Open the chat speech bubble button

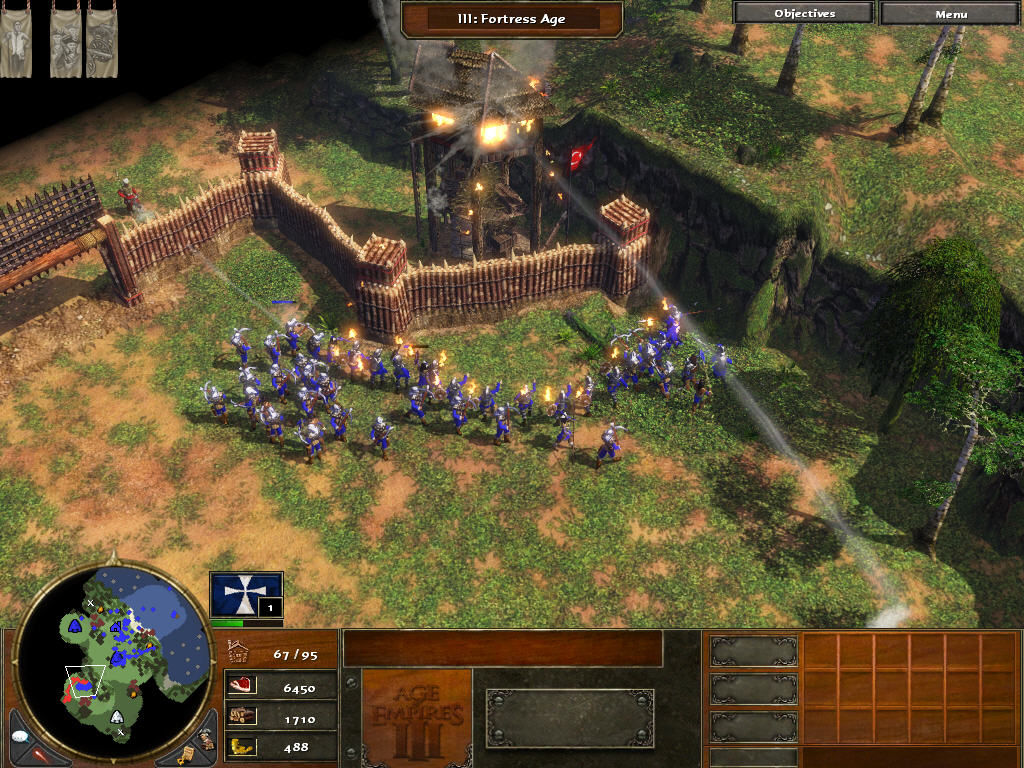[x=23, y=735]
